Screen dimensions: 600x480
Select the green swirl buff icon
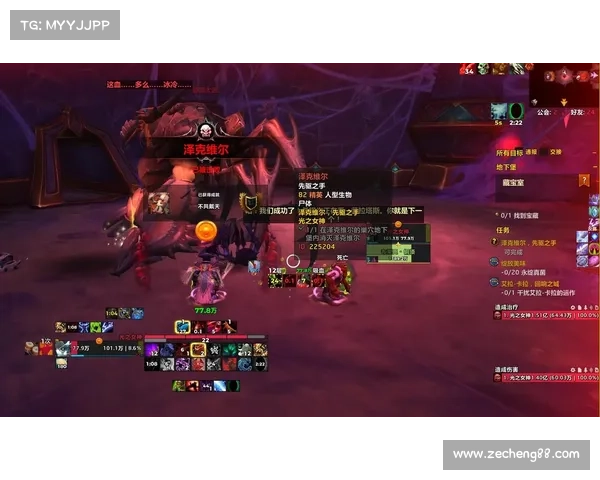pos(516,109)
